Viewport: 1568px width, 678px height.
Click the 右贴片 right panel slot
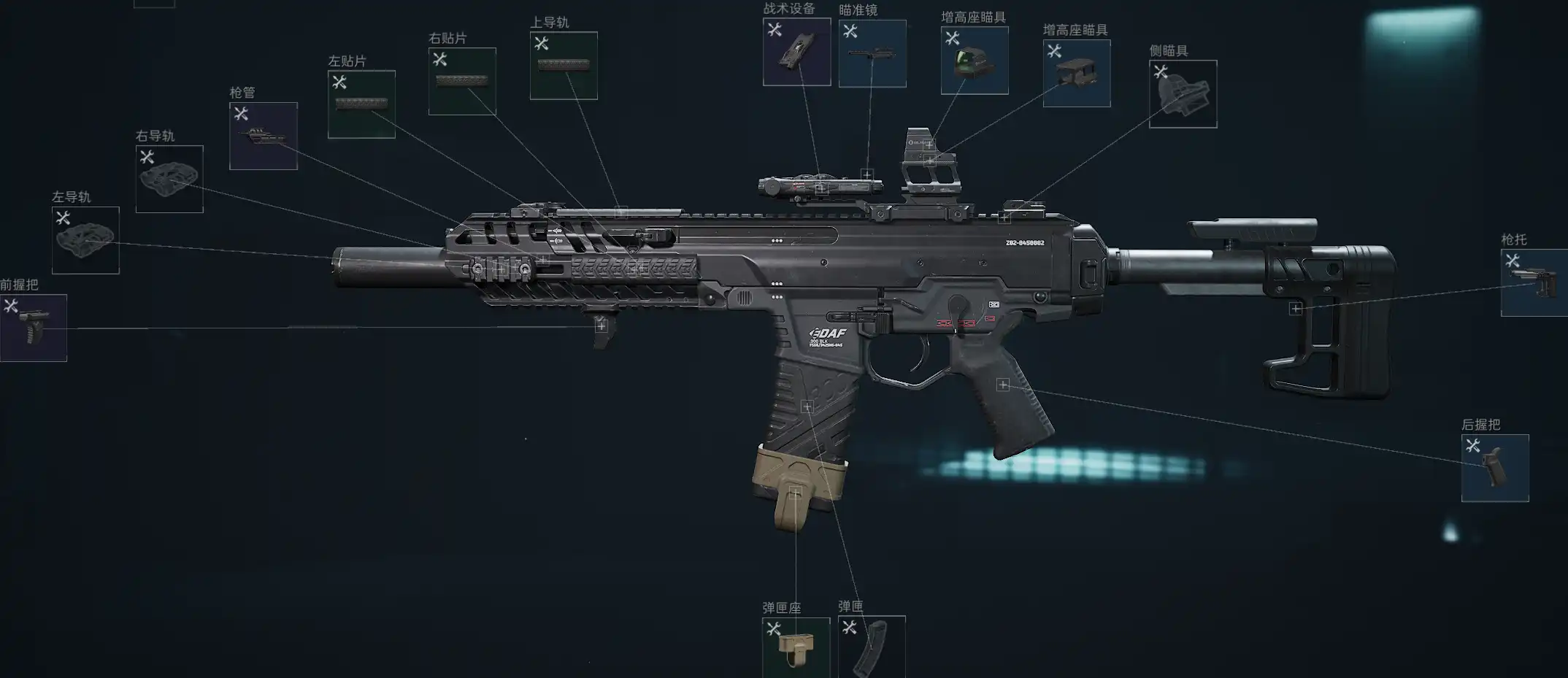pos(462,81)
